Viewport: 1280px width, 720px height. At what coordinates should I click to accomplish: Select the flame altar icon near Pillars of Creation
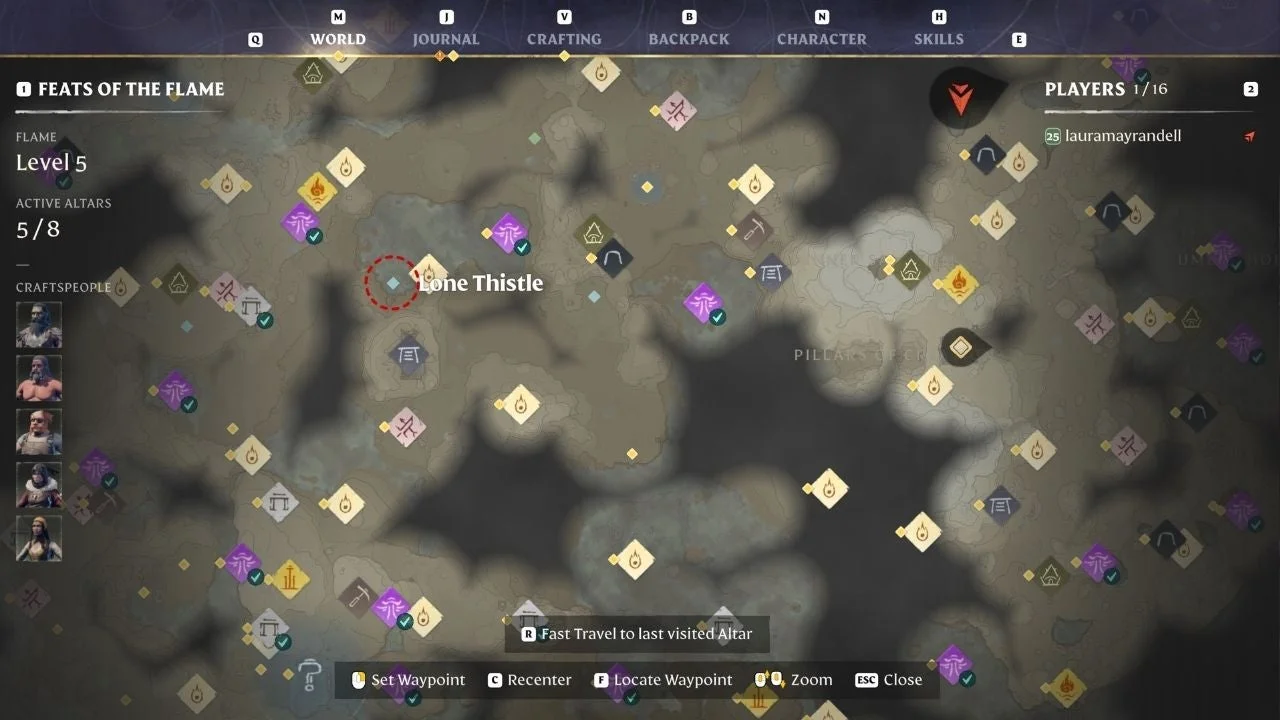point(933,385)
